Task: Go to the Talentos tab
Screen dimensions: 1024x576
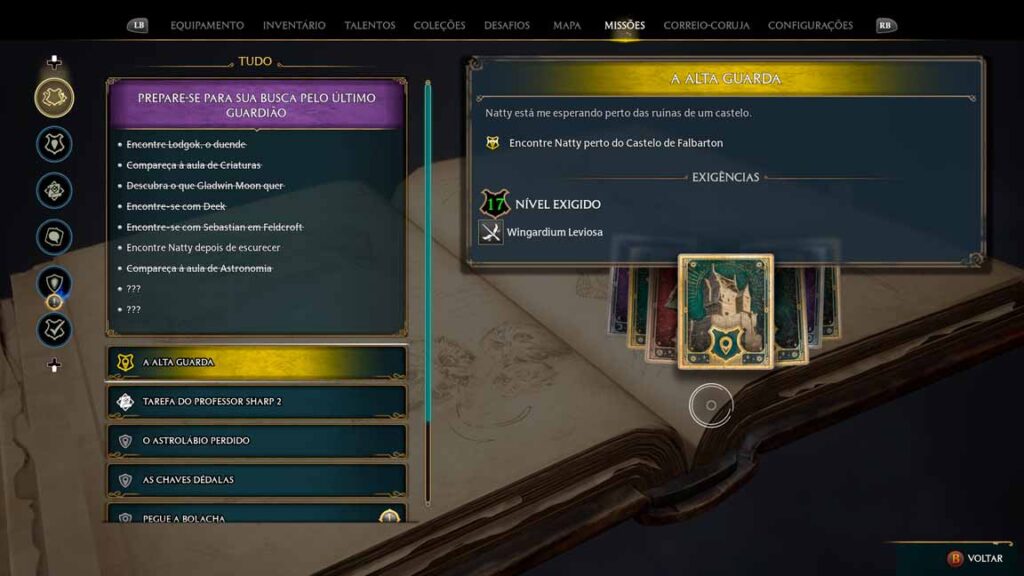Action: [370, 25]
